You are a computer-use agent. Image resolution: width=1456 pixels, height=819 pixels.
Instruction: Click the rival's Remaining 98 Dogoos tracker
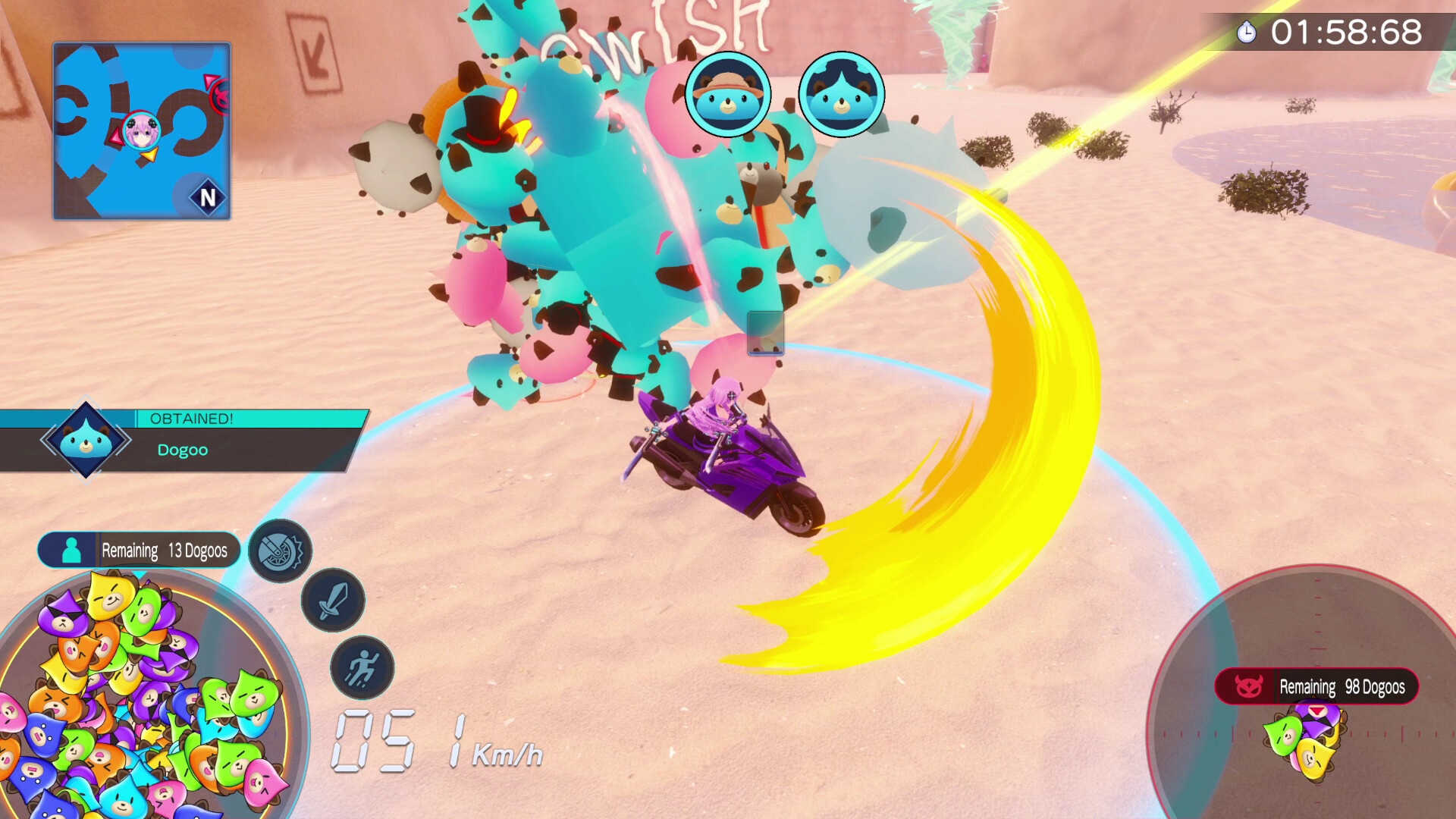click(1316, 687)
